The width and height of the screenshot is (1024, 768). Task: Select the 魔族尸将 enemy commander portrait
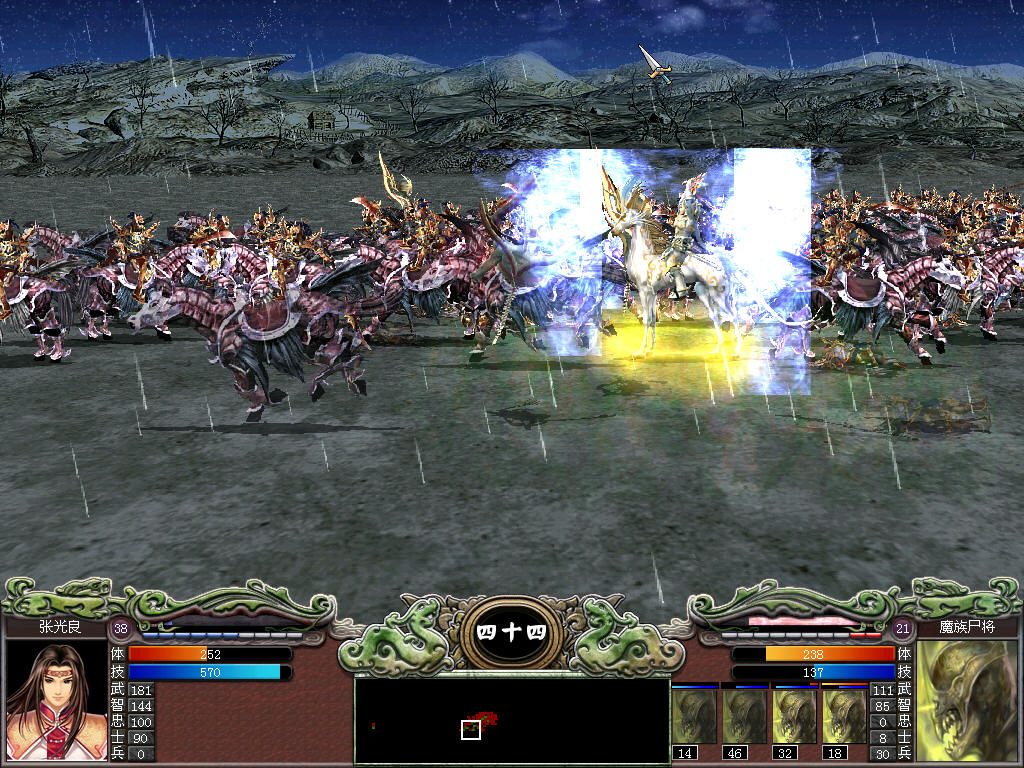click(967, 700)
